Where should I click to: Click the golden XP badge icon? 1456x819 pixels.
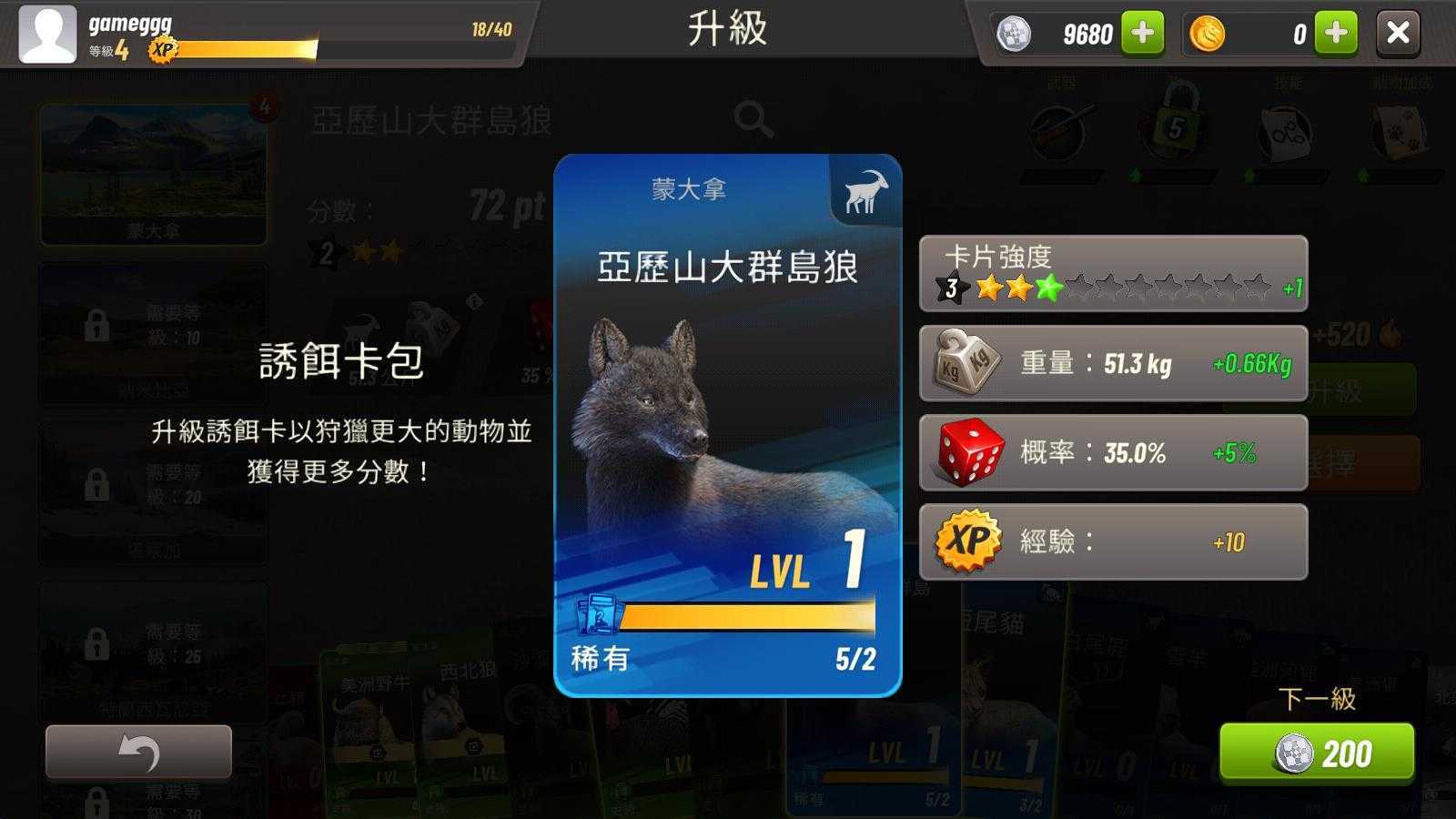[966, 540]
